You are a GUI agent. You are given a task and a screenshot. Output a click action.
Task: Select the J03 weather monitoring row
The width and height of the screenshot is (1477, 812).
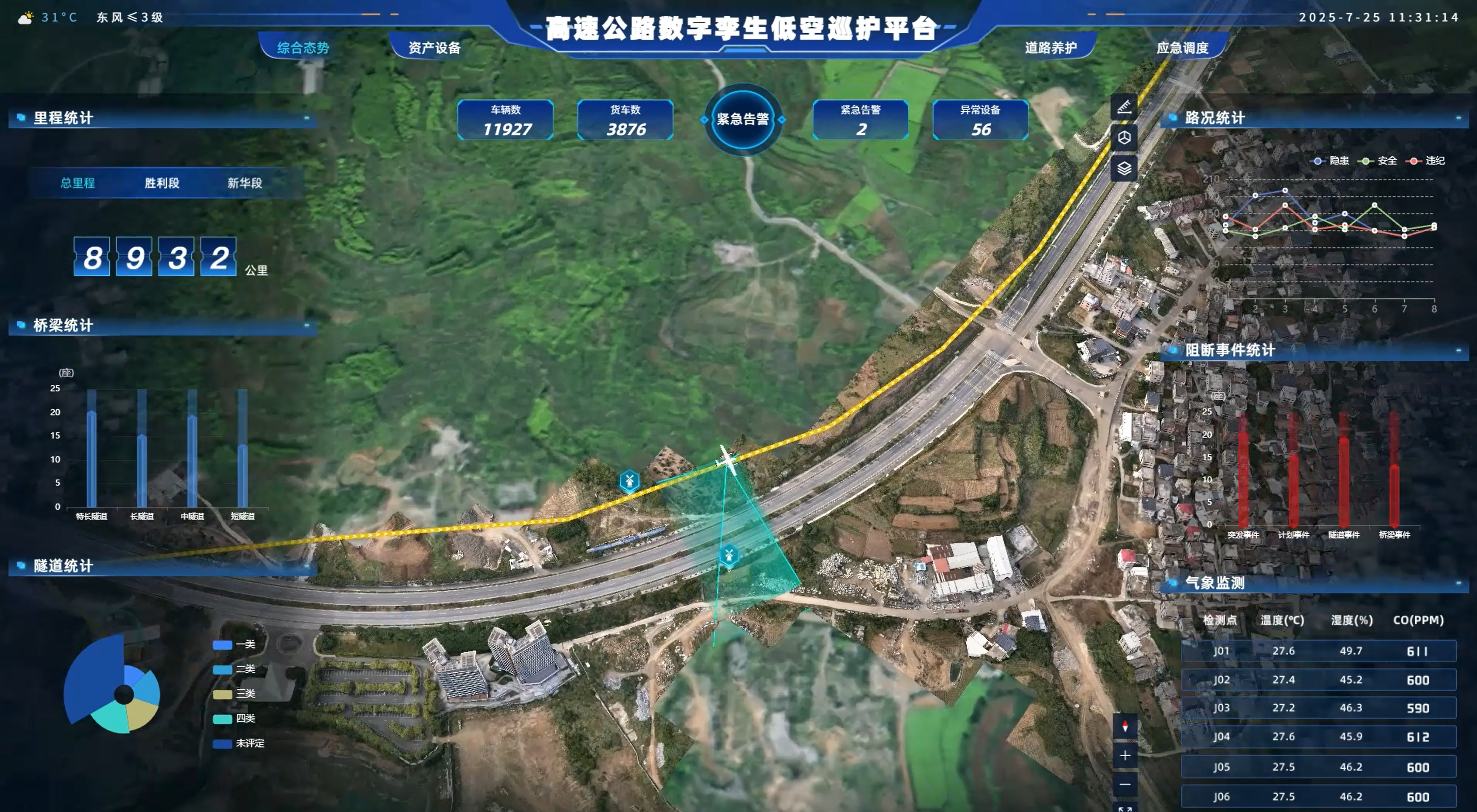point(1319,708)
